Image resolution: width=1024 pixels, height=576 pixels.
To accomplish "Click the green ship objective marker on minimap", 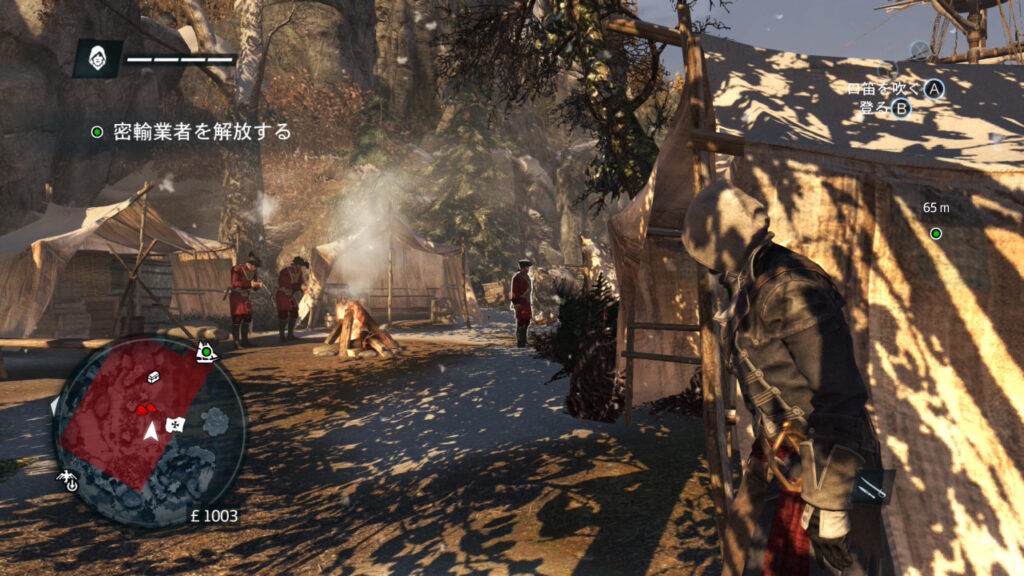I will [207, 352].
